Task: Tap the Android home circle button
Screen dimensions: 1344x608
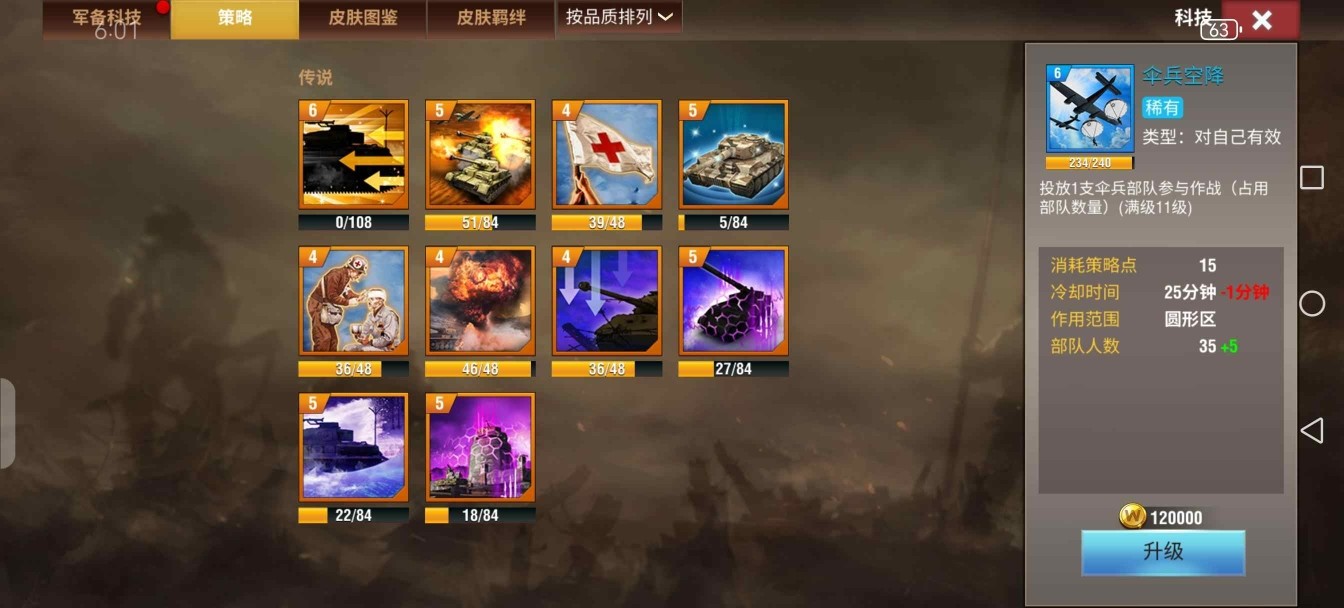Action: pos(1311,303)
